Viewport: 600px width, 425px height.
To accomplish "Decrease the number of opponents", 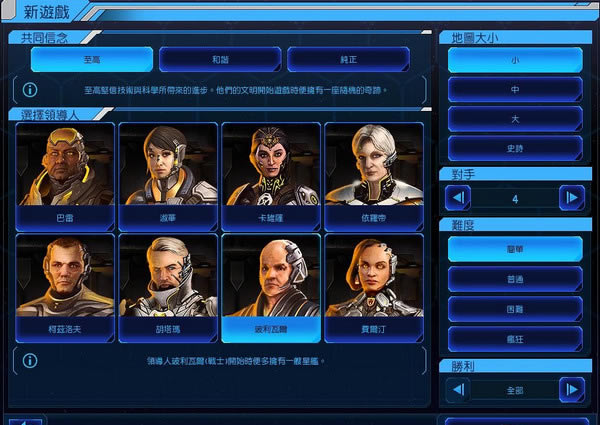I will [x=457, y=198].
